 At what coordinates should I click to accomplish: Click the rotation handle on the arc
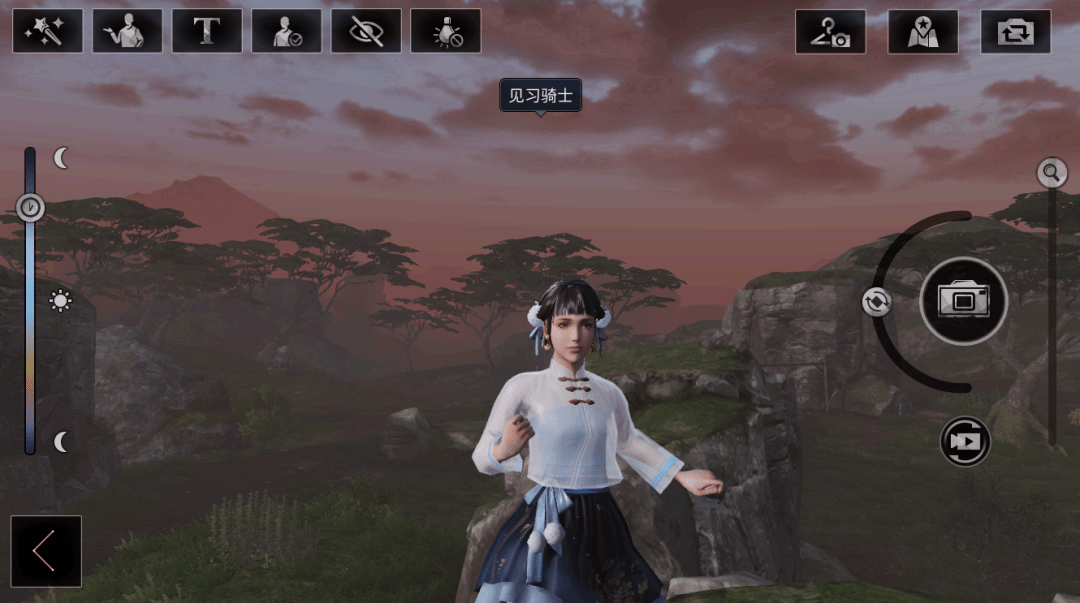[876, 302]
